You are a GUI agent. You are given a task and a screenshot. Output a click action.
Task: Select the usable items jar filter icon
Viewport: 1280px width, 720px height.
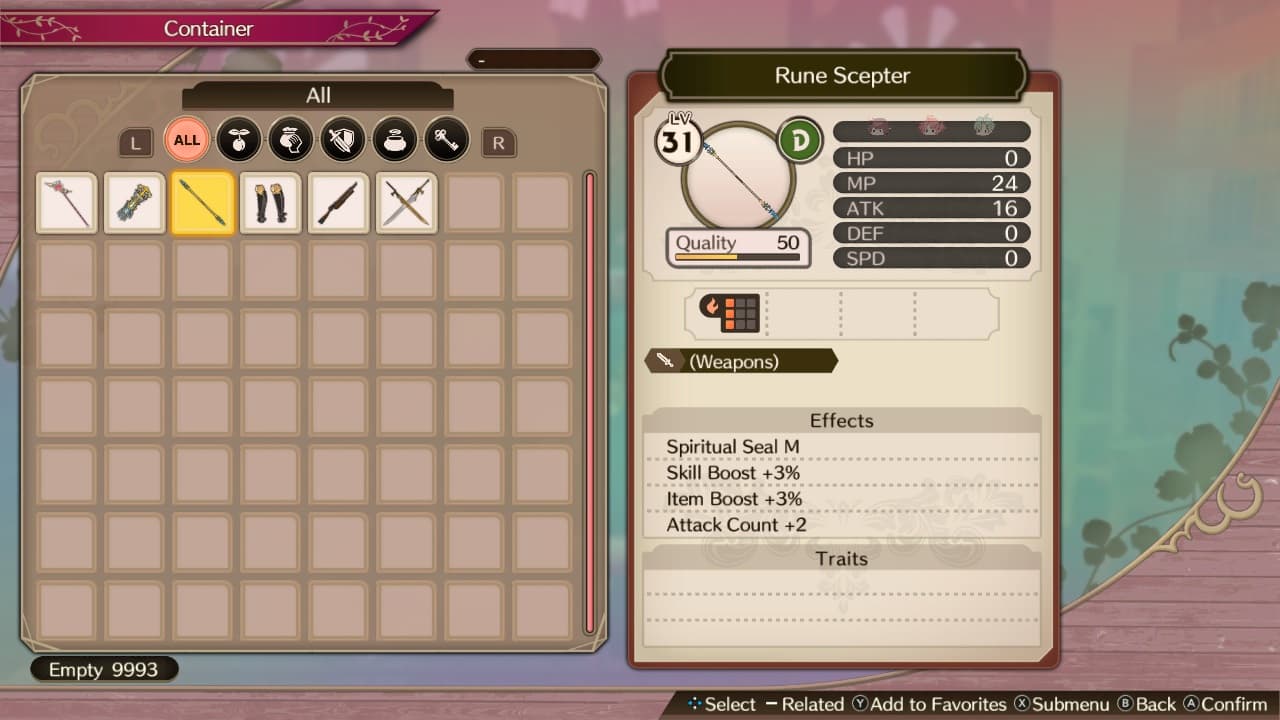[x=395, y=140]
